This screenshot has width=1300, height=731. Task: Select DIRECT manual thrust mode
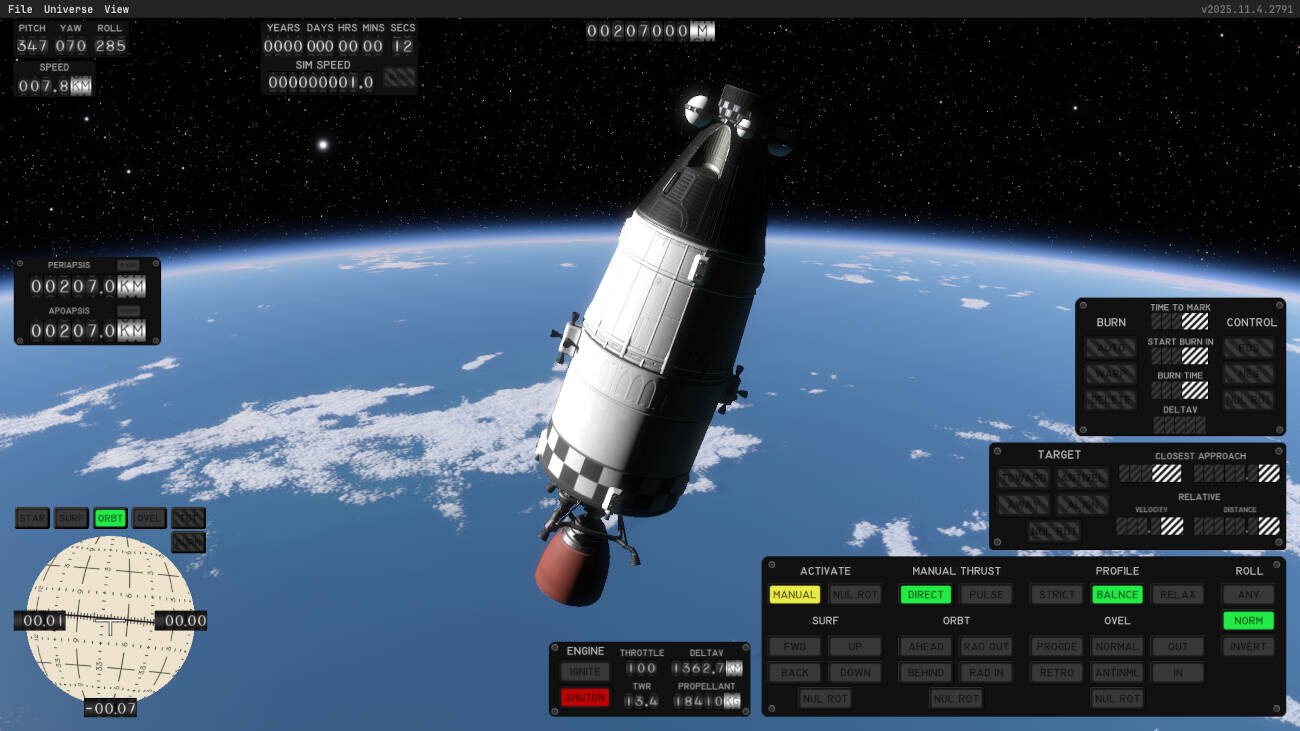click(x=925, y=595)
